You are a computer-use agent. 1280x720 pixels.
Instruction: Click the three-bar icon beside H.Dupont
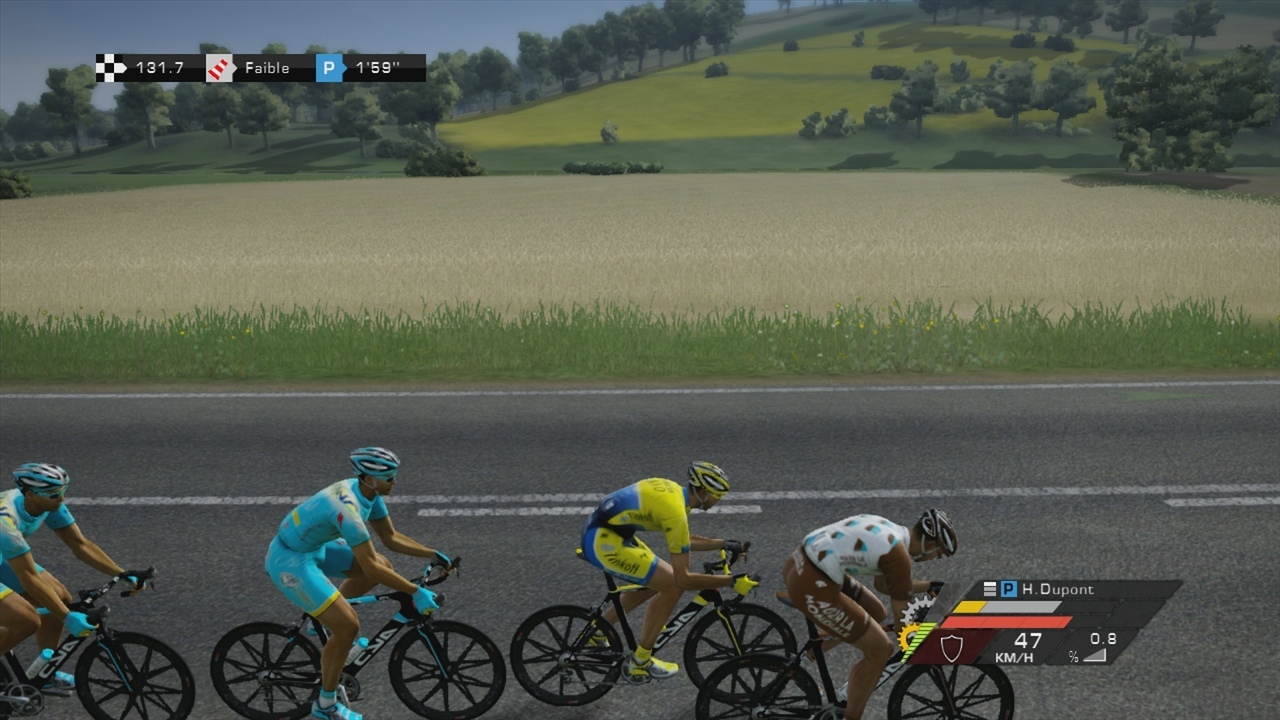tap(990, 590)
